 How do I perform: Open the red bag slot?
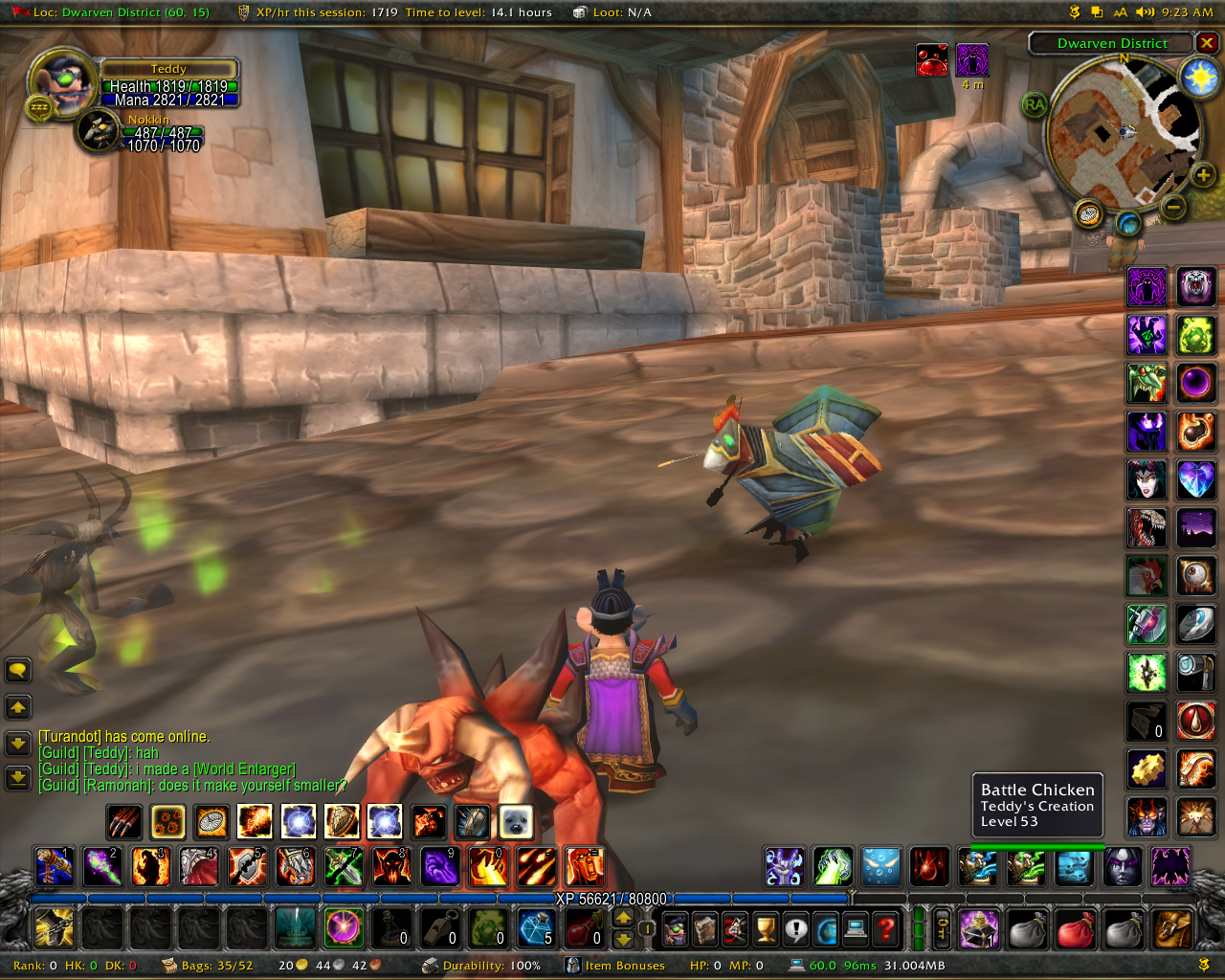1075,928
